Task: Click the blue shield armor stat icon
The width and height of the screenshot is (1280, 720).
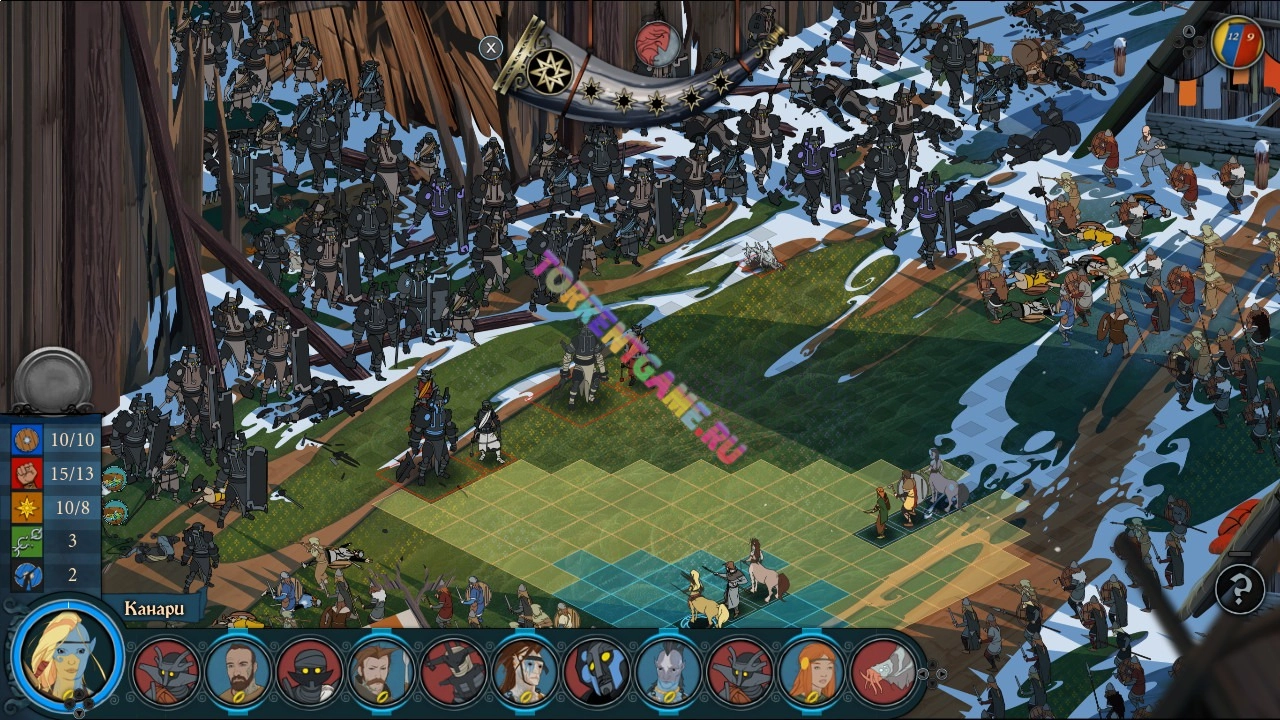Action: tap(27, 439)
